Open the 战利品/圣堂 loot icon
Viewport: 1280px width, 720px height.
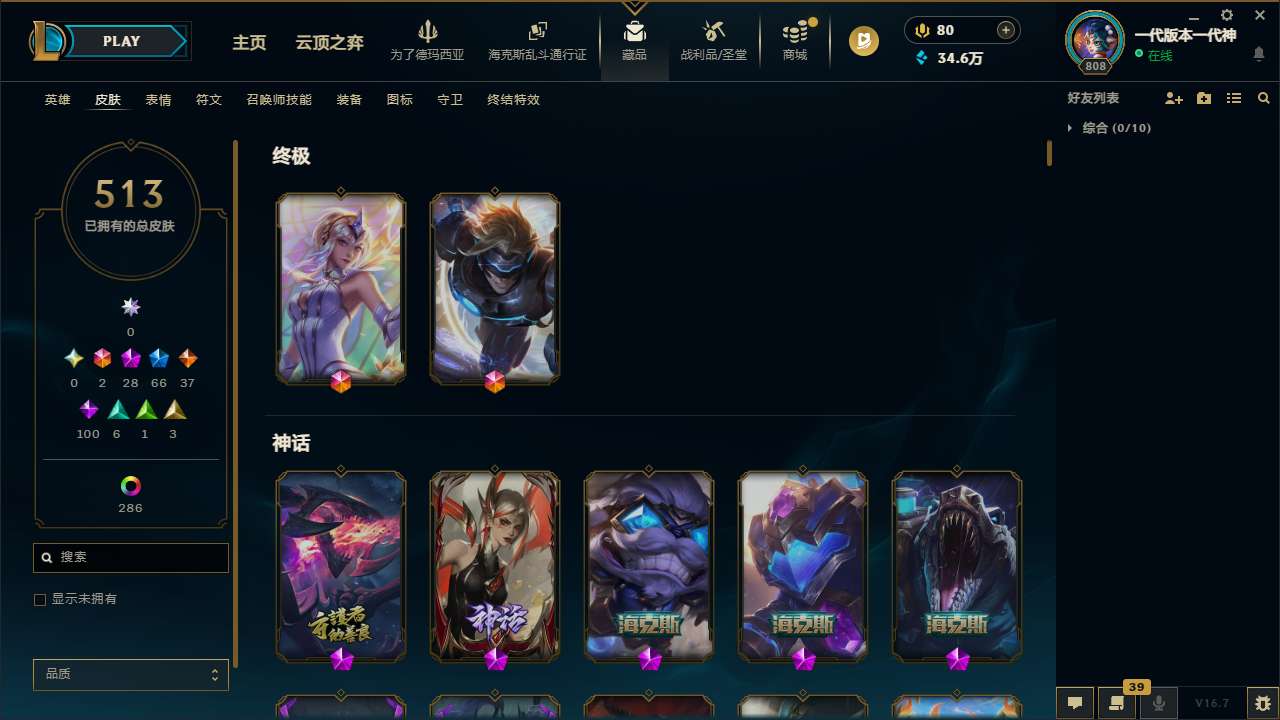point(713,41)
